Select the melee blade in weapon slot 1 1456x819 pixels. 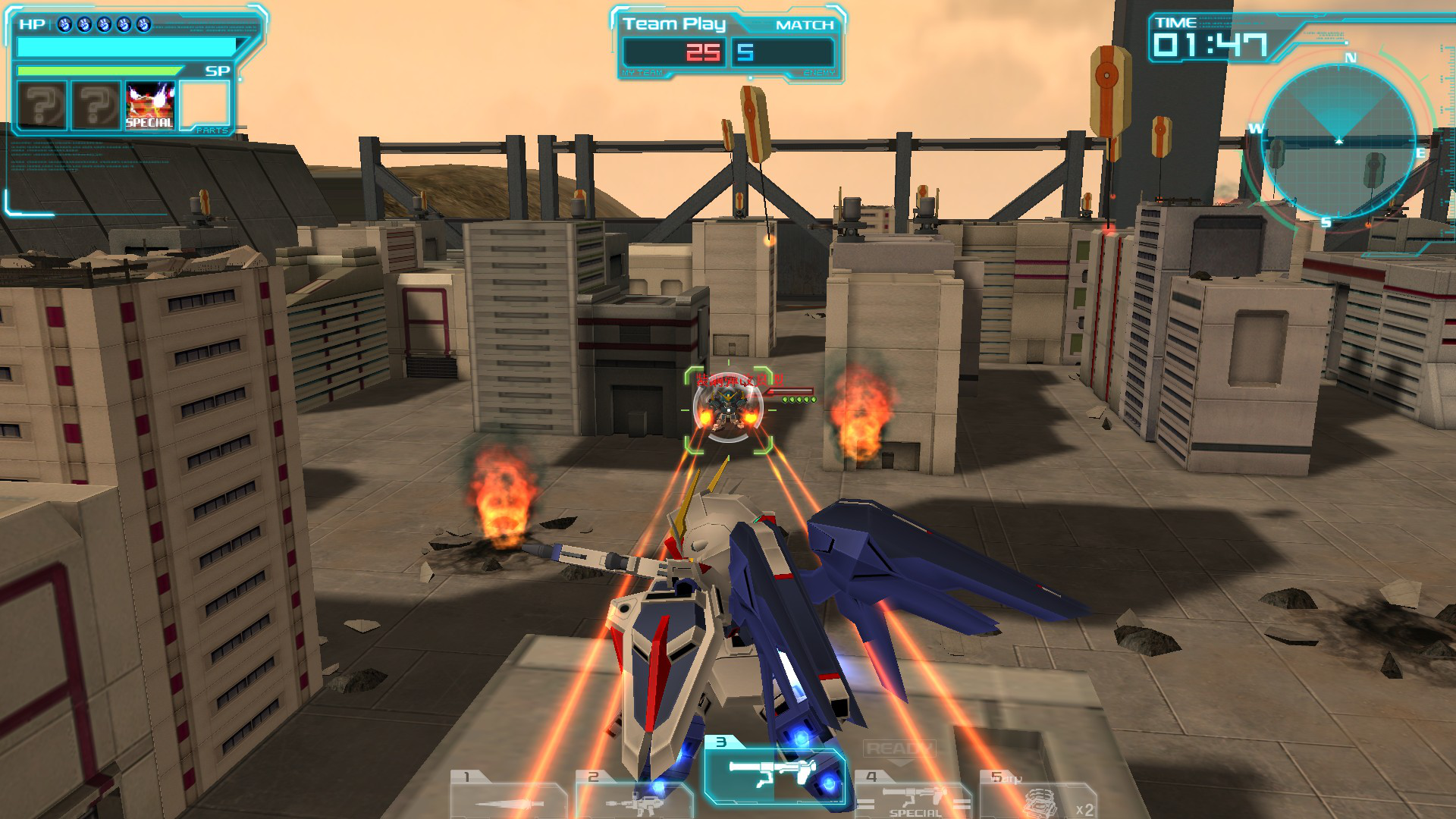pos(507,798)
